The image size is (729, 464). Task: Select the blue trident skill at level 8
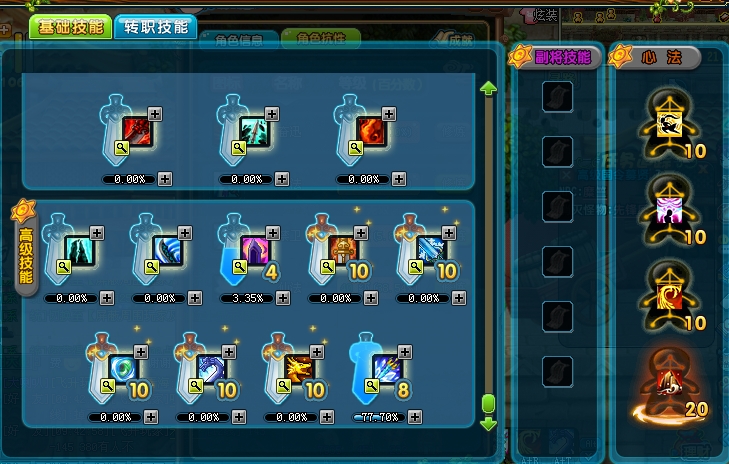click(x=385, y=368)
